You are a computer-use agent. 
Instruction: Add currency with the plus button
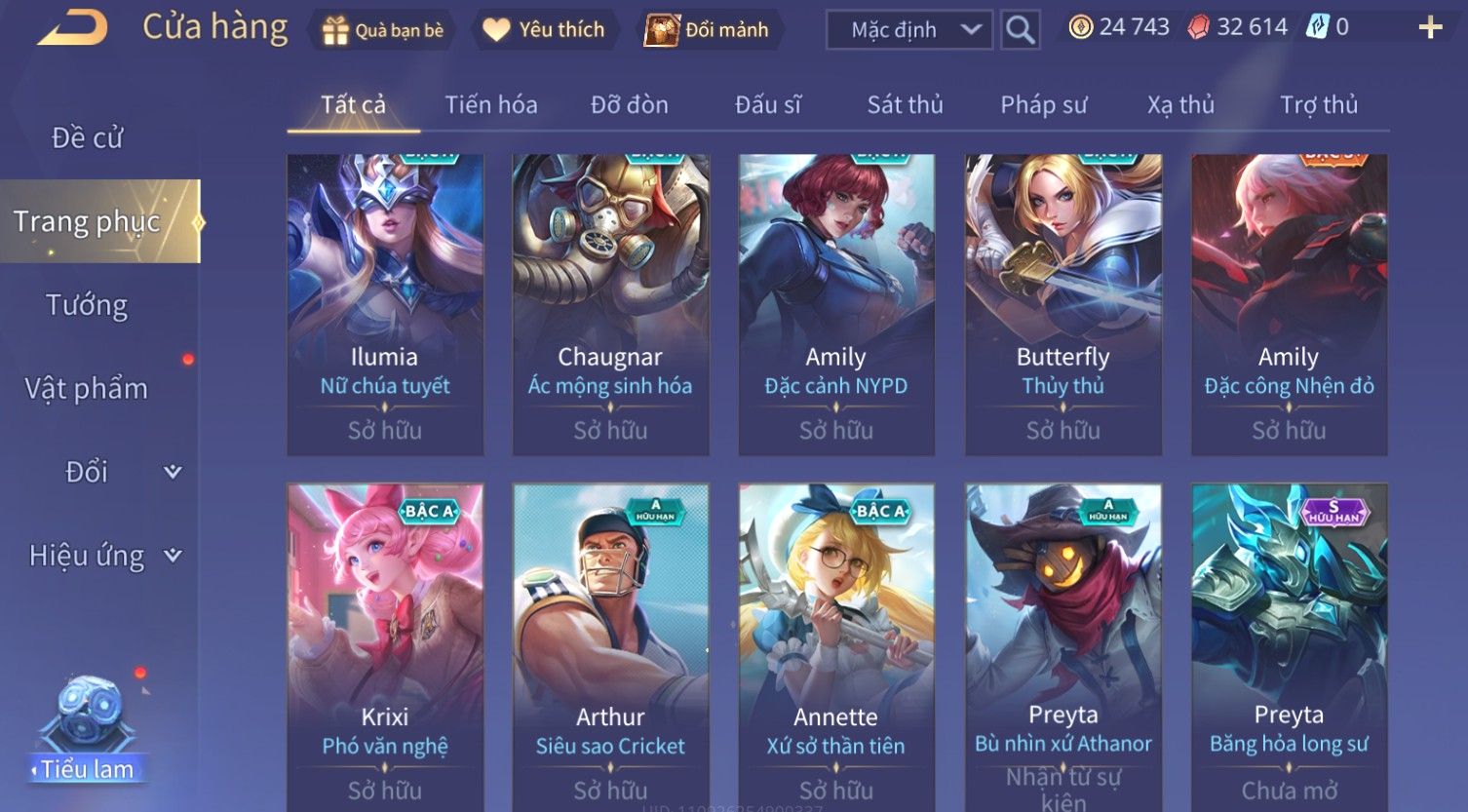[1429, 27]
